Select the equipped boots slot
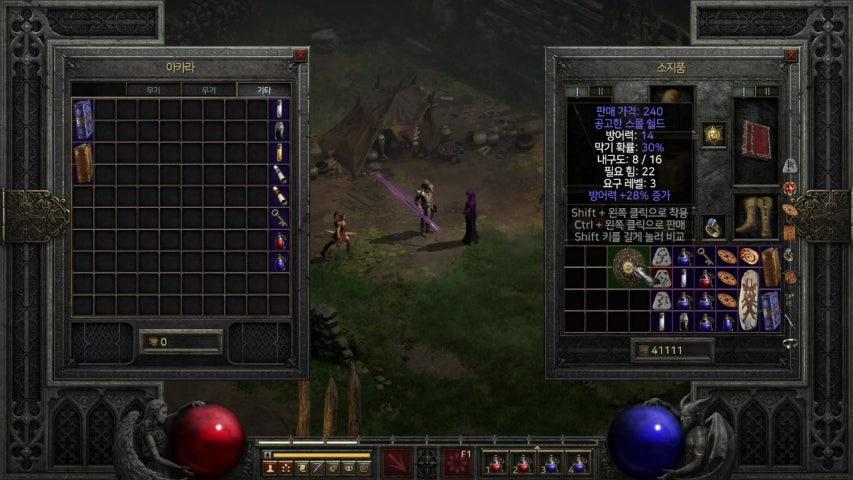Image resolution: width=853 pixels, height=480 pixels. point(755,216)
